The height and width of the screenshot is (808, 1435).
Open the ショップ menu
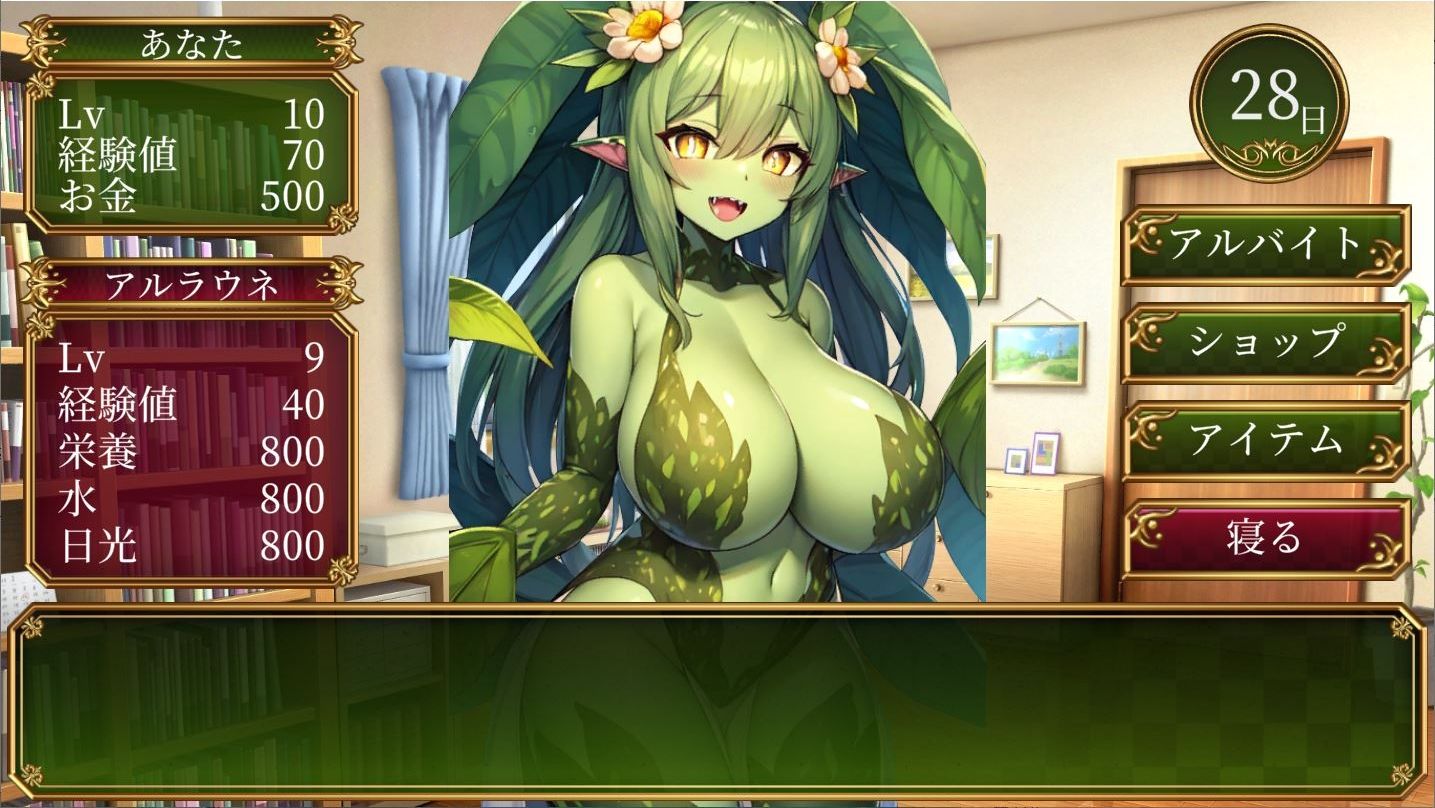(x=1265, y=342)
